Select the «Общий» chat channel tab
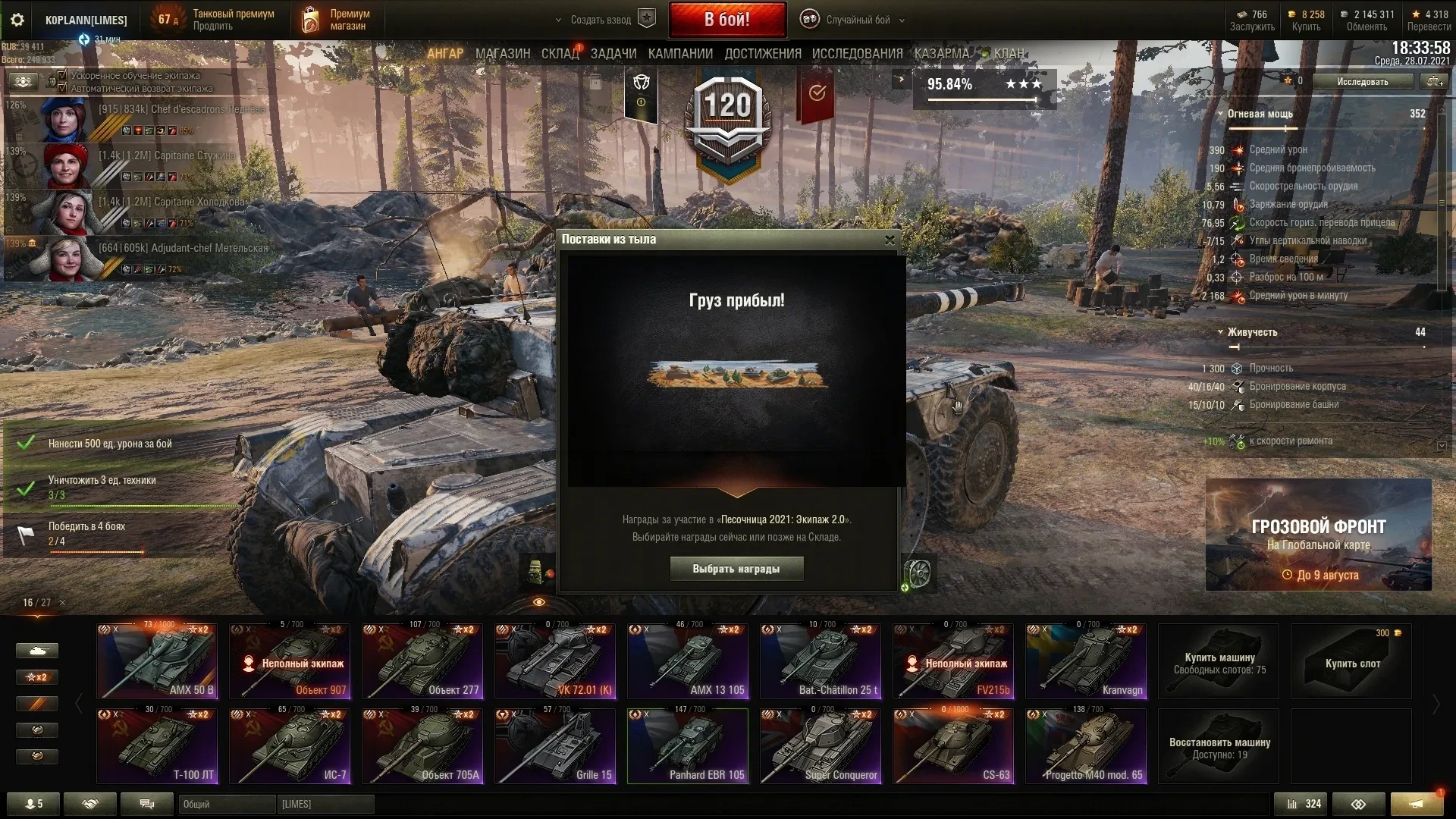The width and height of the screenshot is (1456, 819). coord(226,804)
